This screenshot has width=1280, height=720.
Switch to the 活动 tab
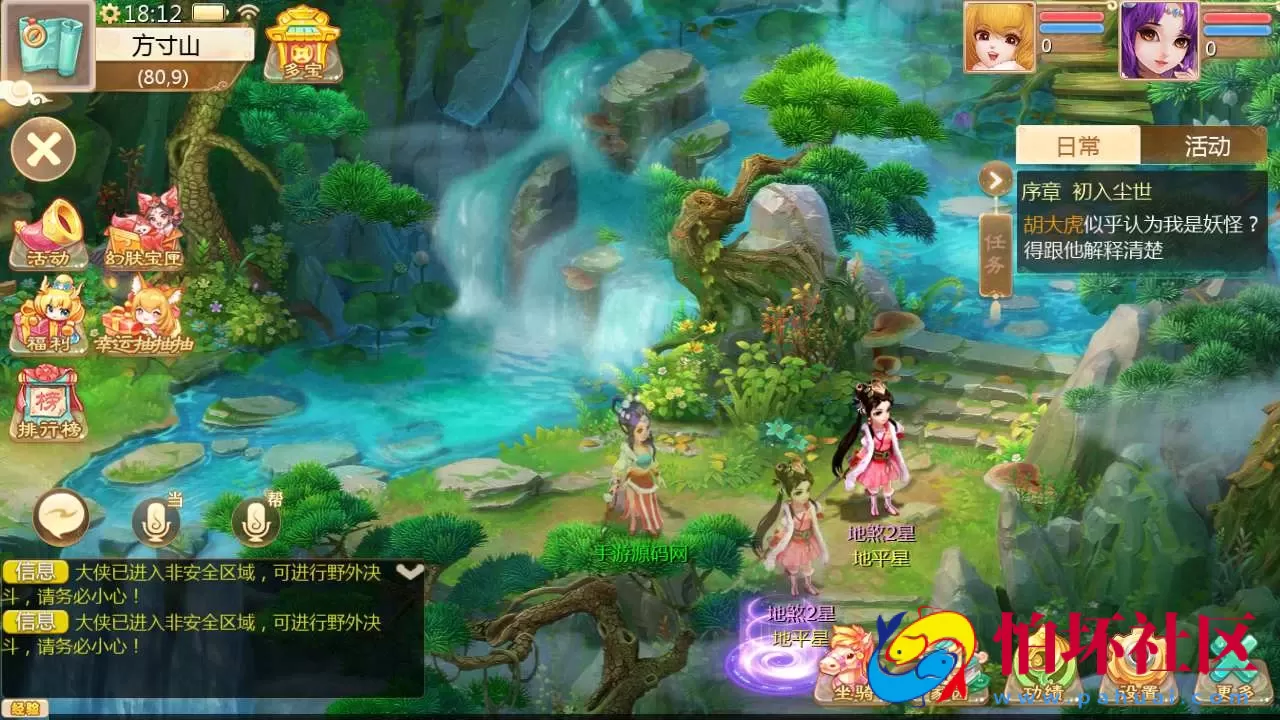(x=1207, y=146)
